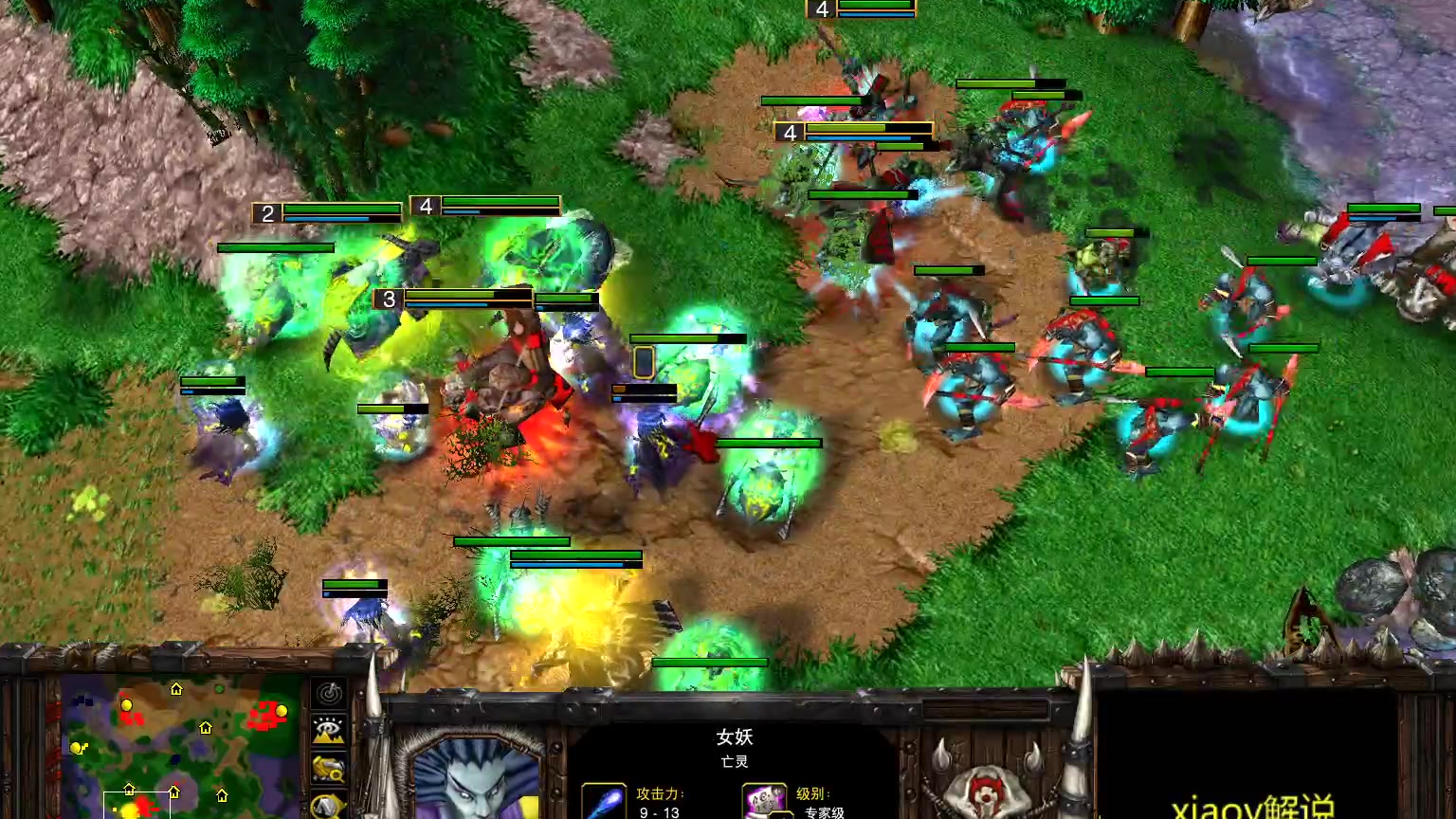The image size is (1456, 819).
Task: Activate the minimap signal ping button
Action: point(329,693)
